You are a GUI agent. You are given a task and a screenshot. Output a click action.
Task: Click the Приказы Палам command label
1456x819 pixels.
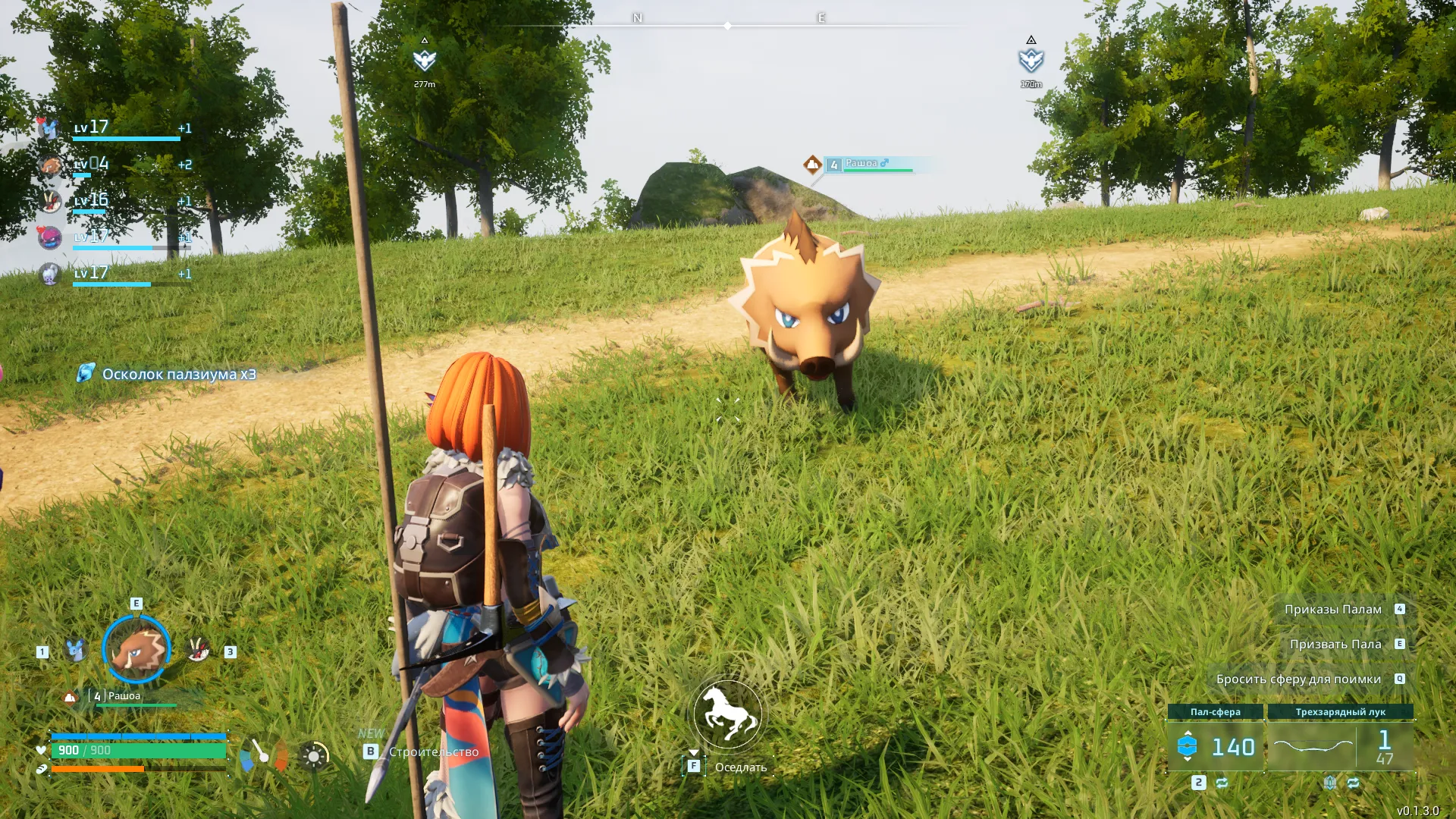point(1332,610)
